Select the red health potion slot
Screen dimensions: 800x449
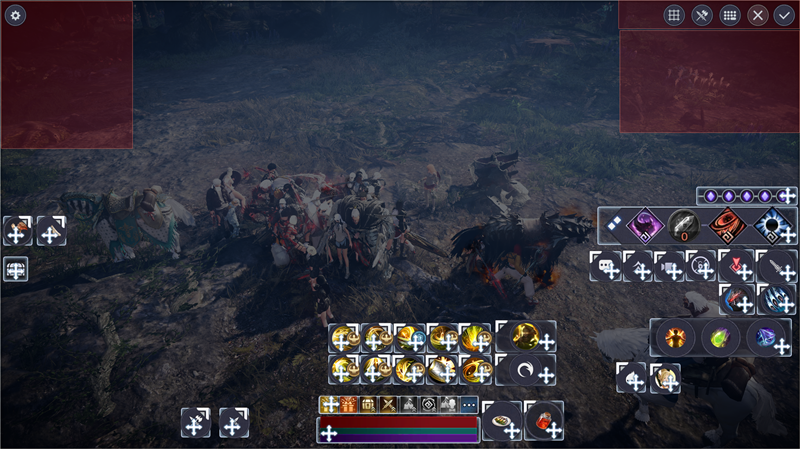tap(543, 419)
